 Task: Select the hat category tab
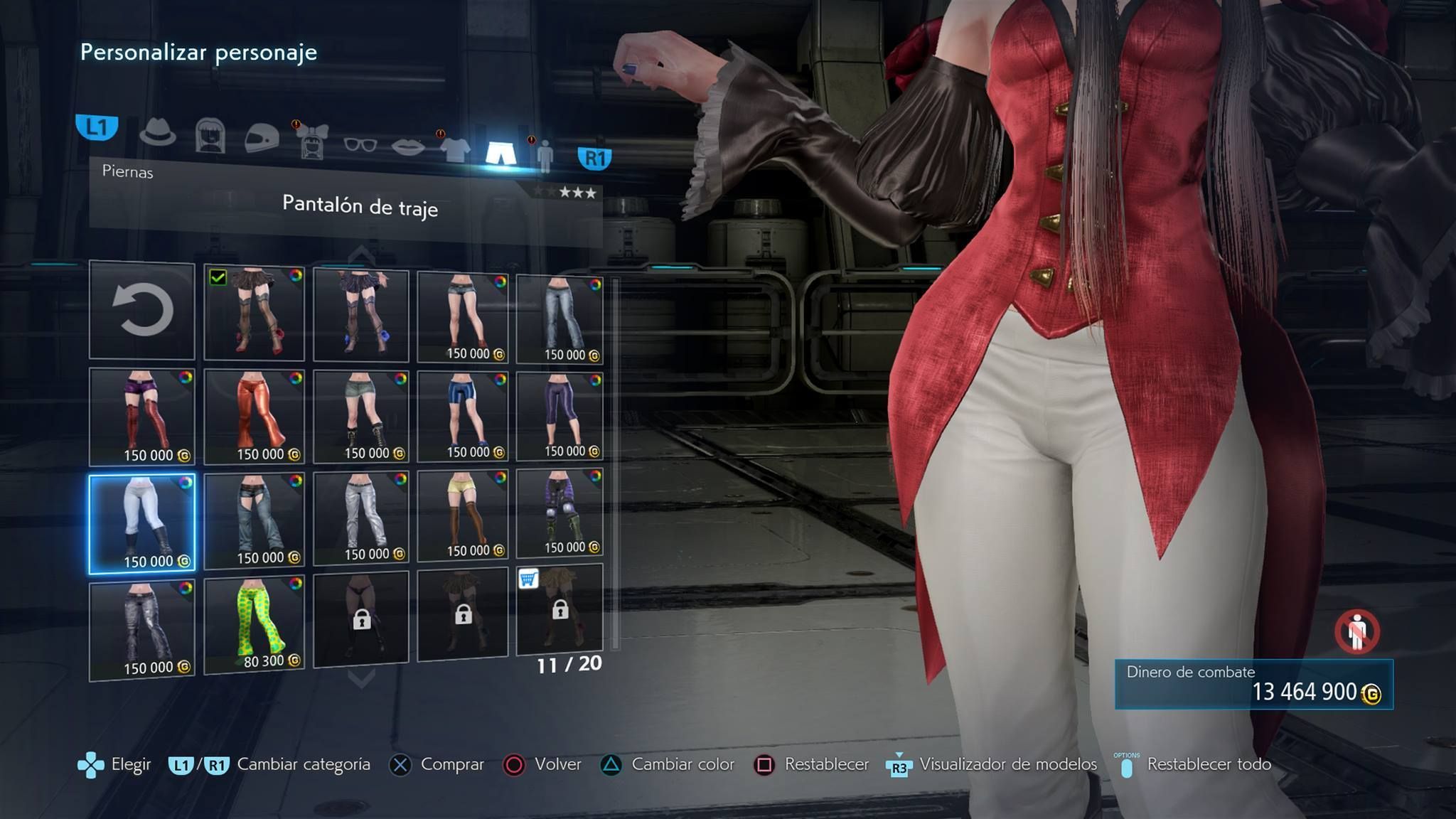[x=157, y=132]
